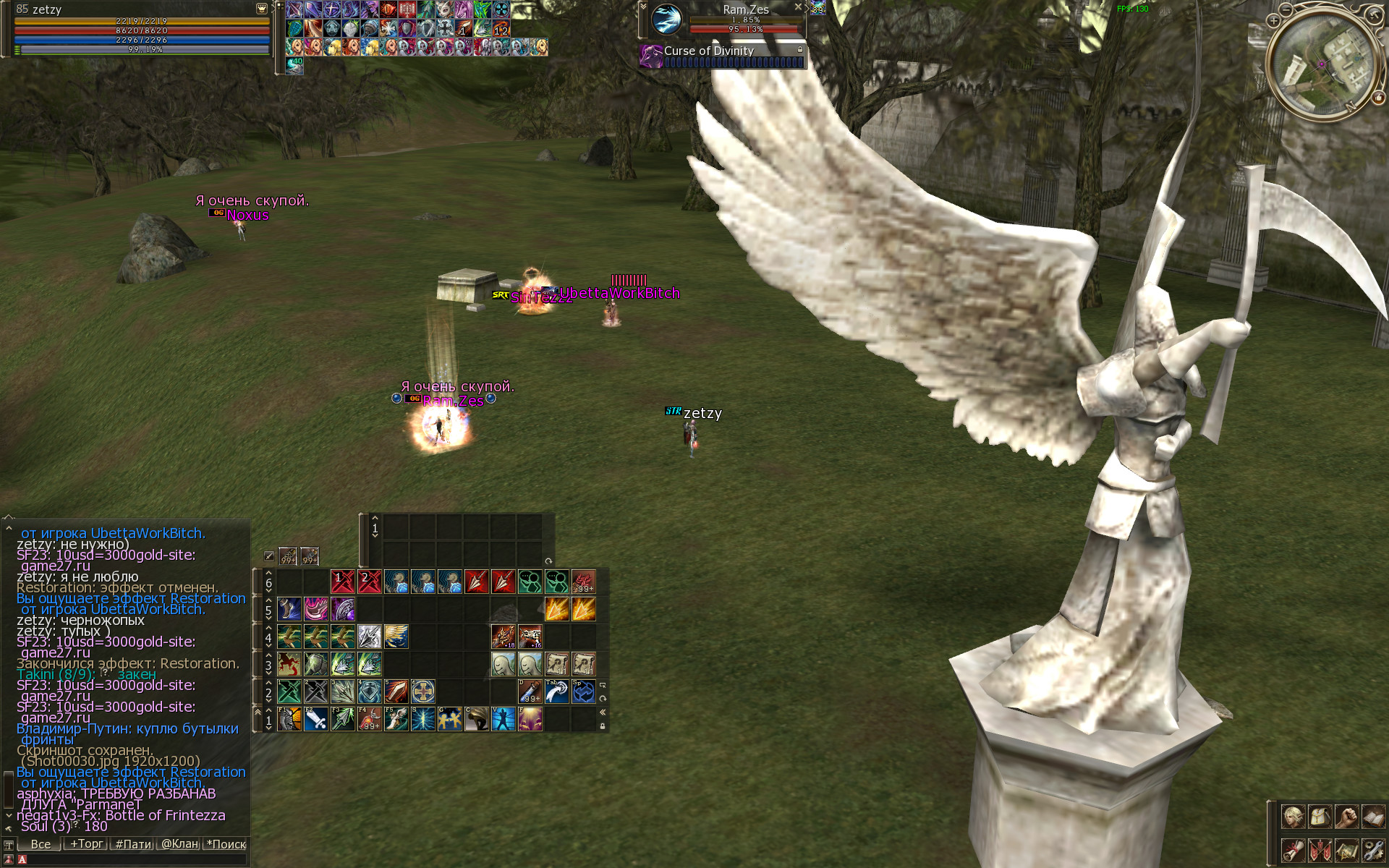Activate the golden cross skill in slot 6
Viewport: 1389px width, 868px height.
pos(423,692)
